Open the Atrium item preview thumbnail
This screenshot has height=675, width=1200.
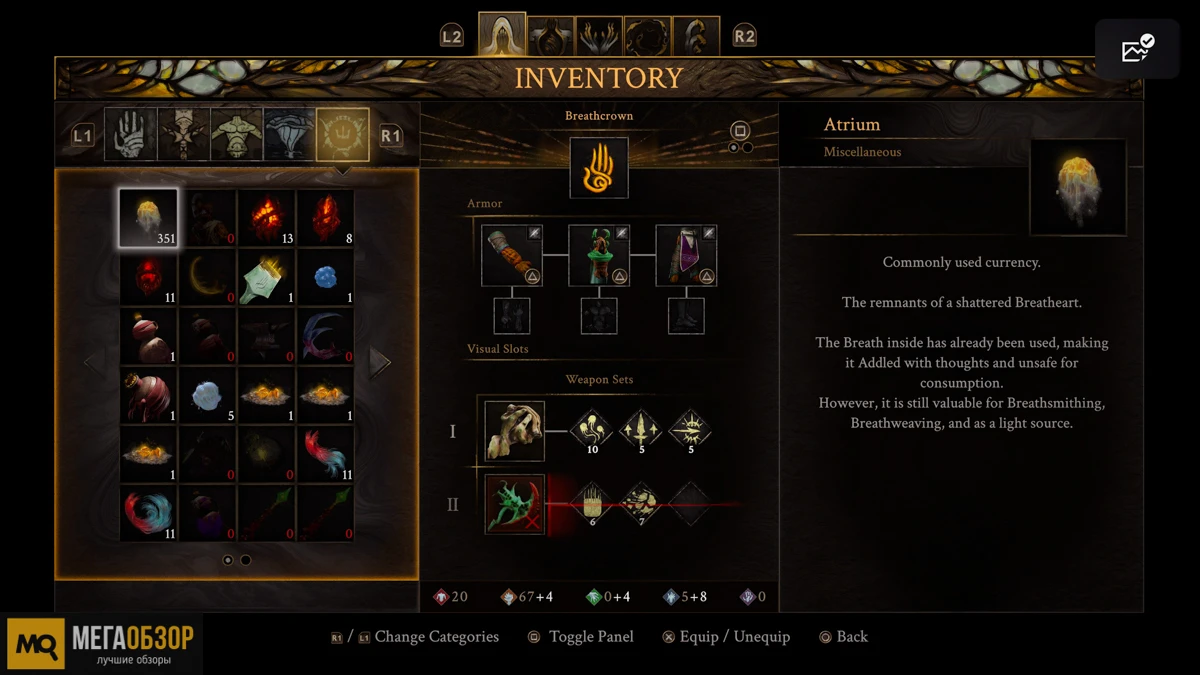pyautogui.click(x=1077, y=187)
